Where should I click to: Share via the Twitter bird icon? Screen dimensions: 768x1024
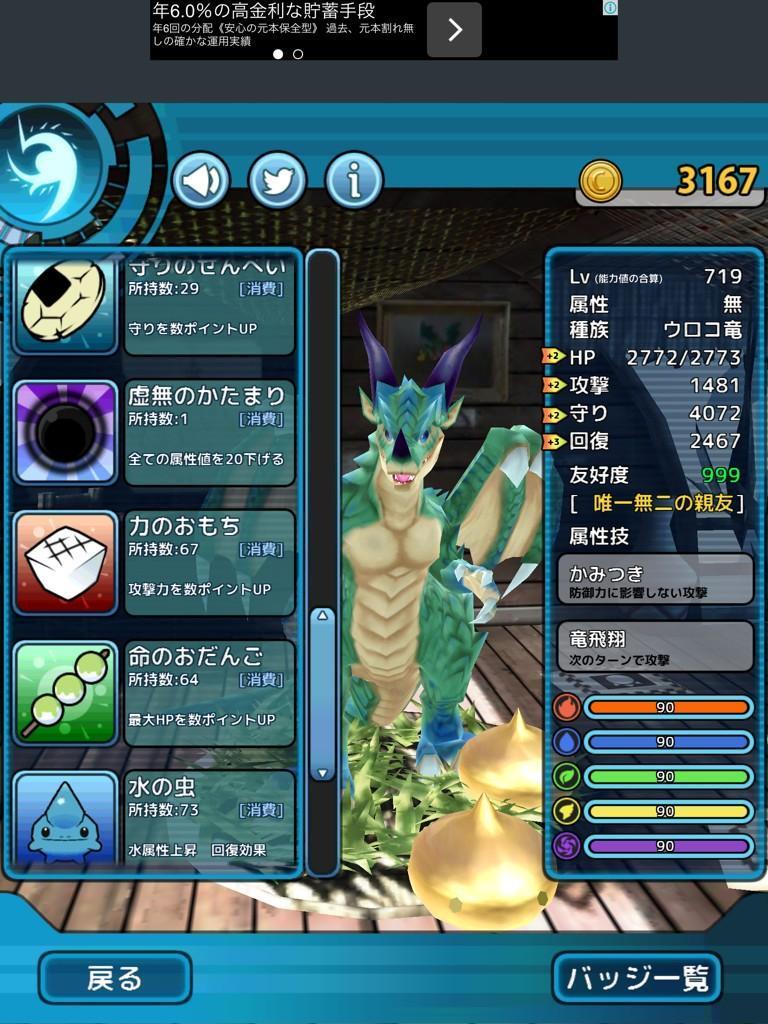[277, 181]
